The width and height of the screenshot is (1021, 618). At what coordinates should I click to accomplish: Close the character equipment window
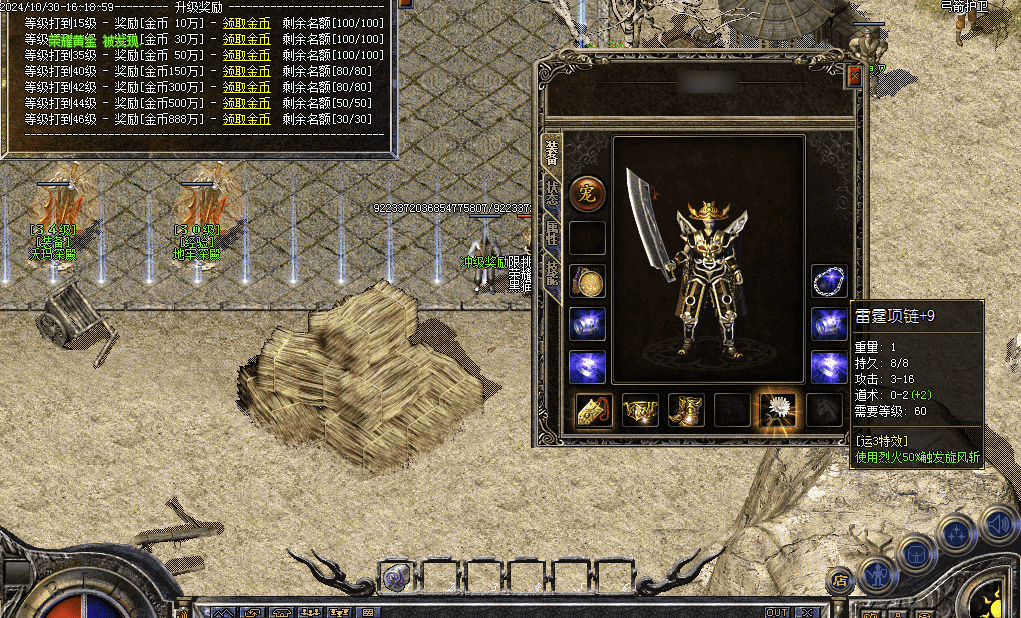[x=854, y=75]
